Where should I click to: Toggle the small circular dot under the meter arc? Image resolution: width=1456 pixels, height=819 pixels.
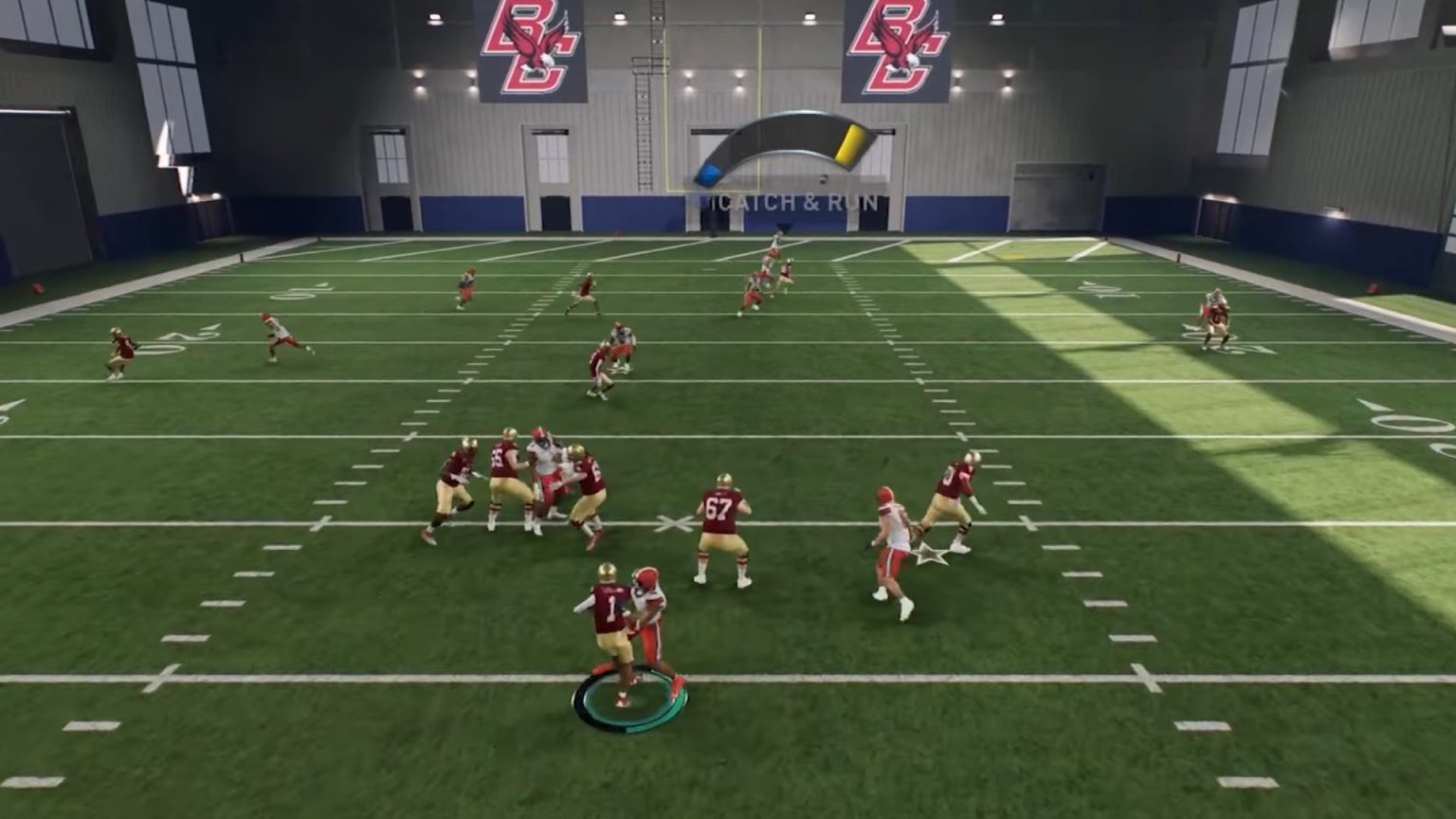tap(823, 178)
